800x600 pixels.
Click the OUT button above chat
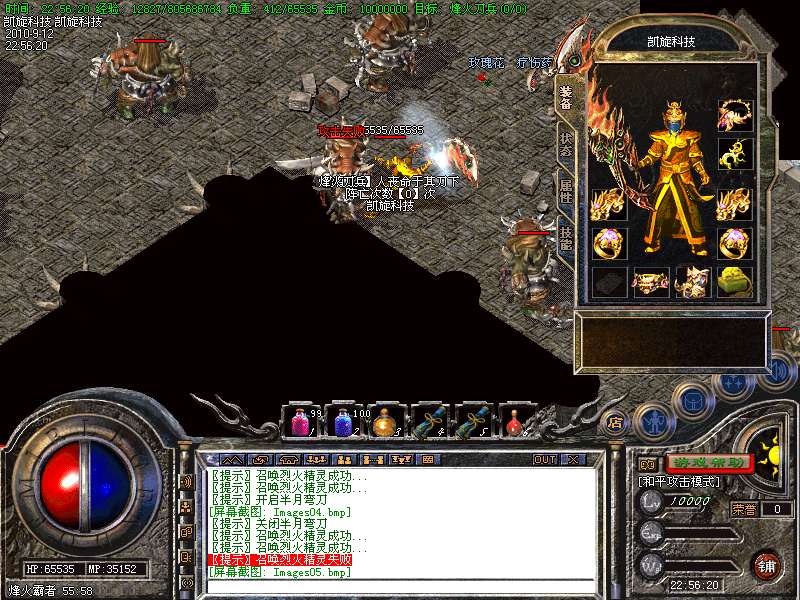click(x=545, y=460)
